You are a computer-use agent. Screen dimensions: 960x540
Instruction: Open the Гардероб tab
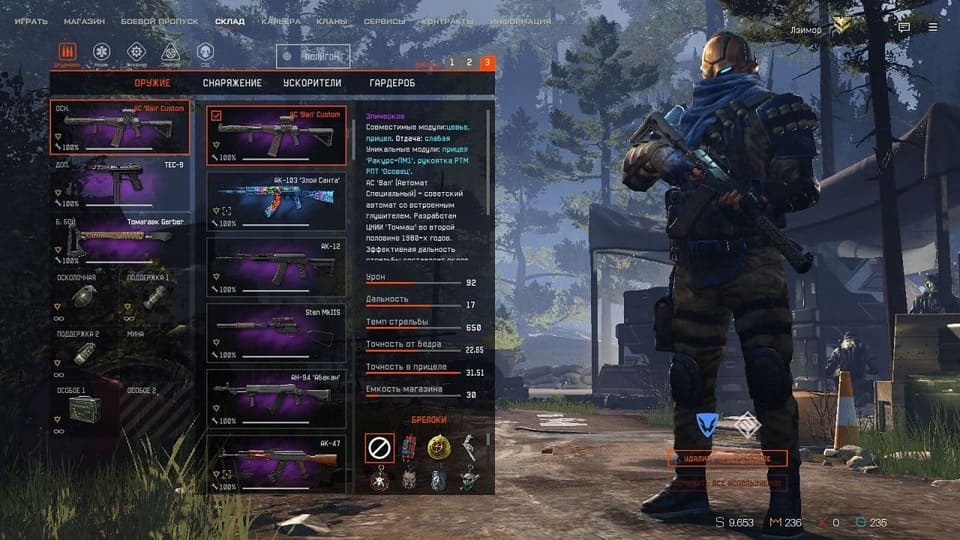[391, 83]
